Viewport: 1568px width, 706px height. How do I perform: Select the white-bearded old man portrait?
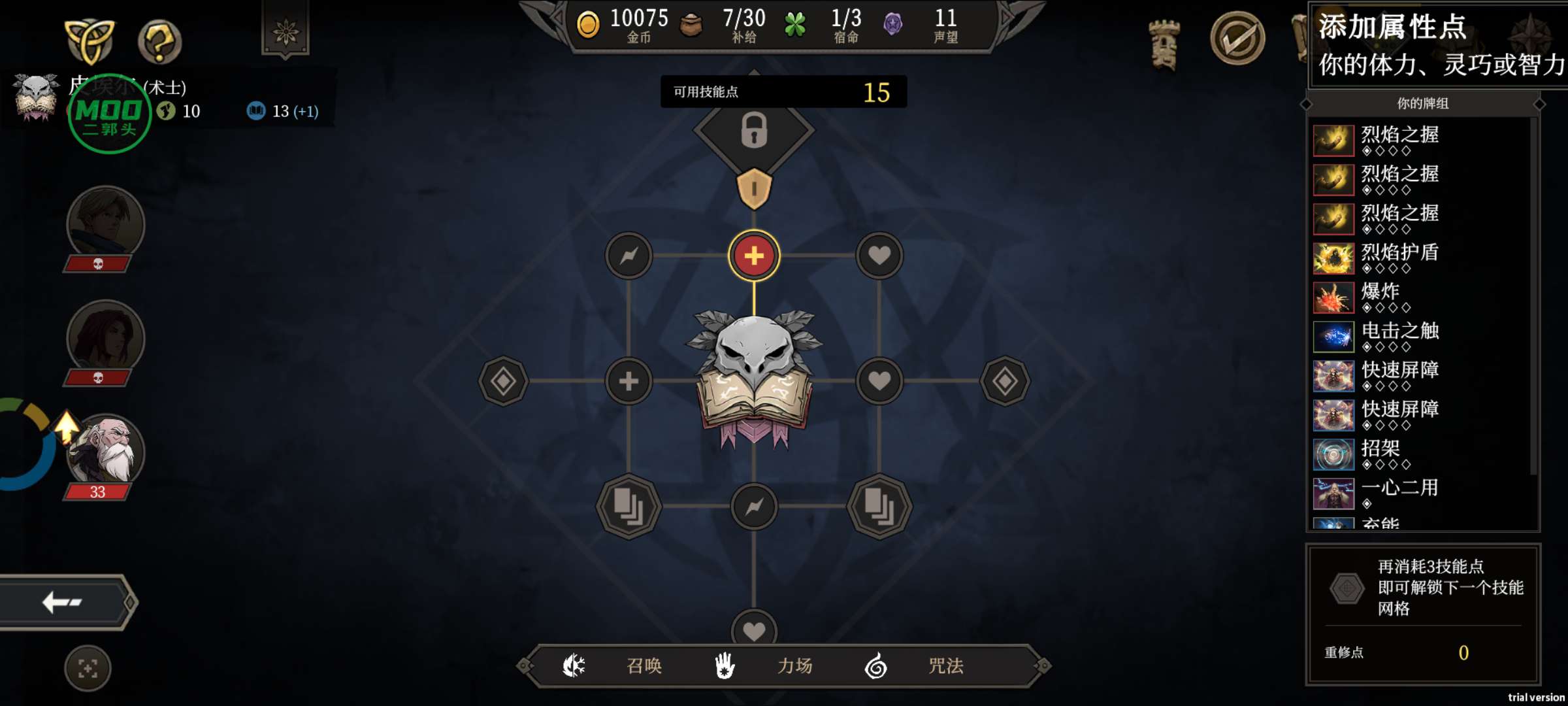point(106,451)
